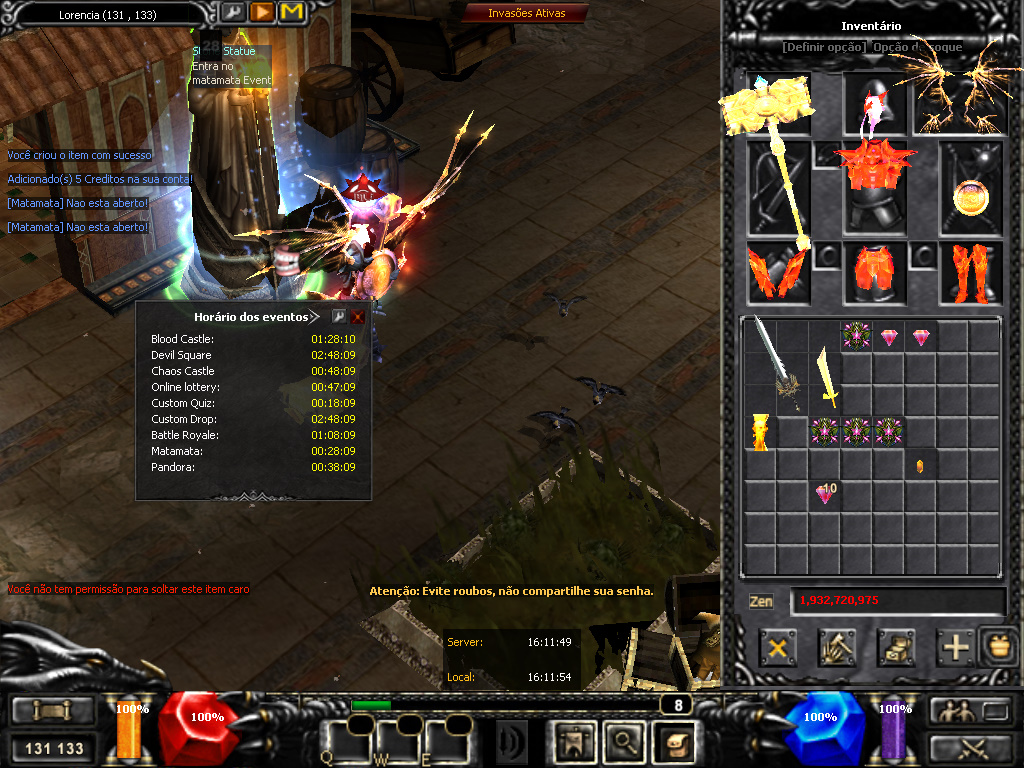This screenshot has width=1024, height=768.
Task: Click the wrench icon on the events window
Action: tap(338, 317)
